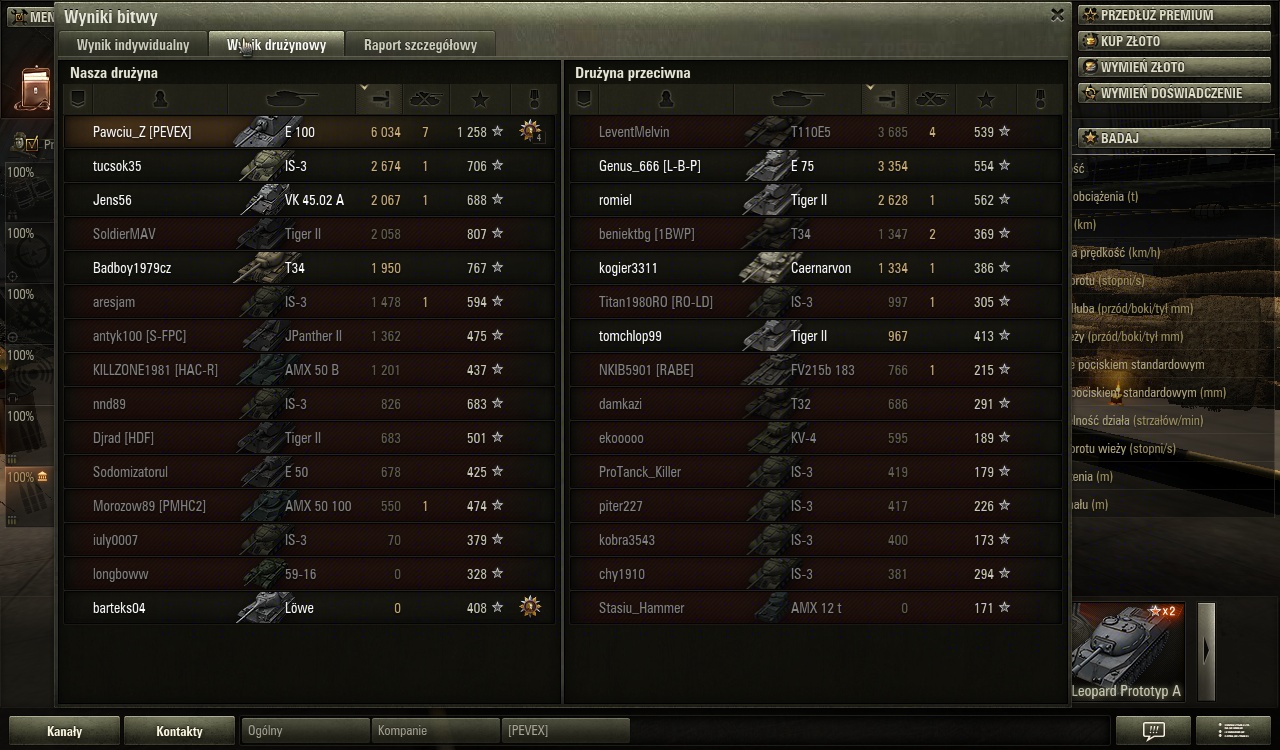This screenshot has width=1280, height=750.
Task: Select player row Pawciu_Z [PEVEX]
Action: tap(310, 132)
